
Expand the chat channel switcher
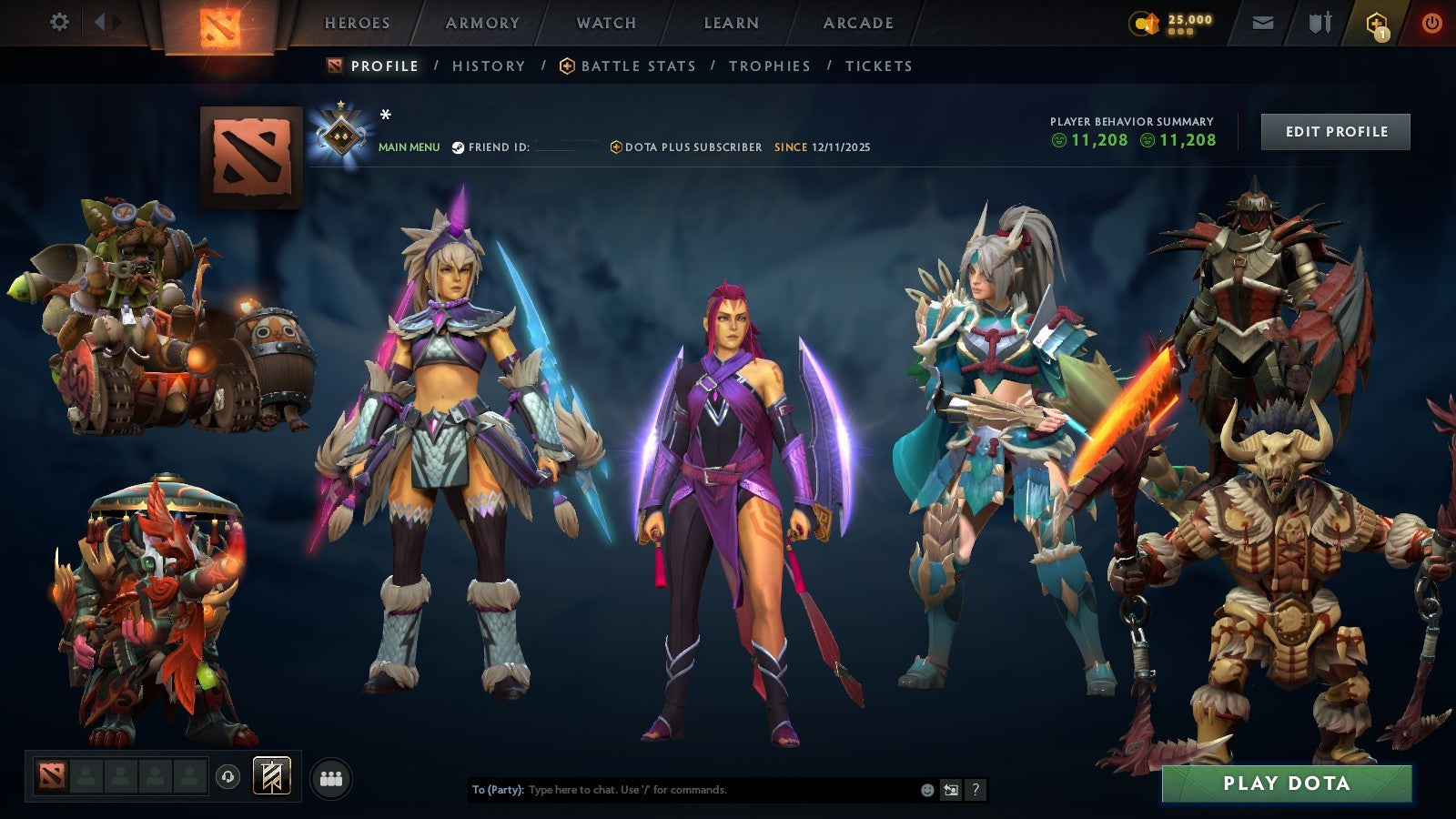pos(952,790)
